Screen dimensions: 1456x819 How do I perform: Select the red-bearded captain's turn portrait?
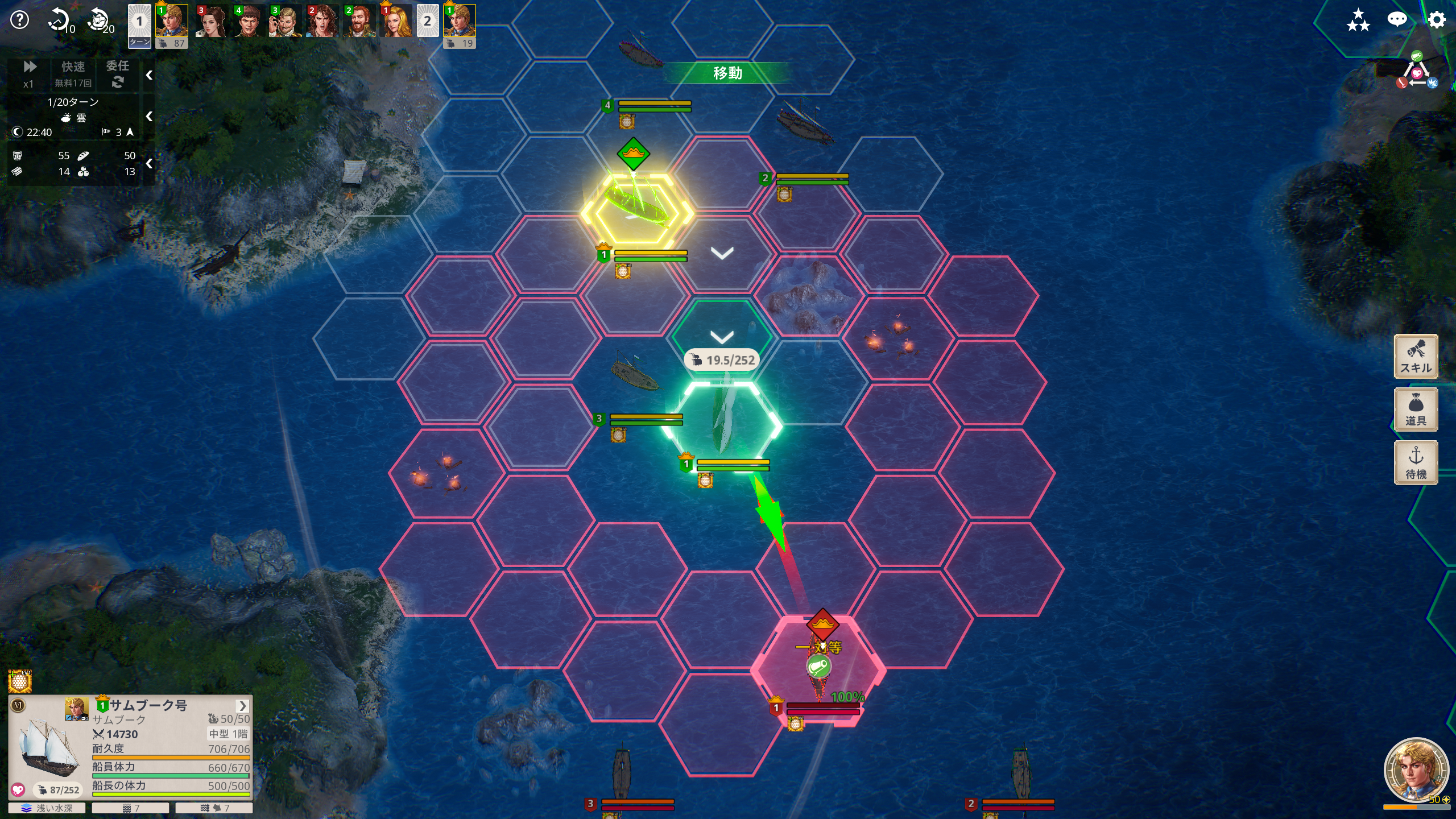point(359,22)
